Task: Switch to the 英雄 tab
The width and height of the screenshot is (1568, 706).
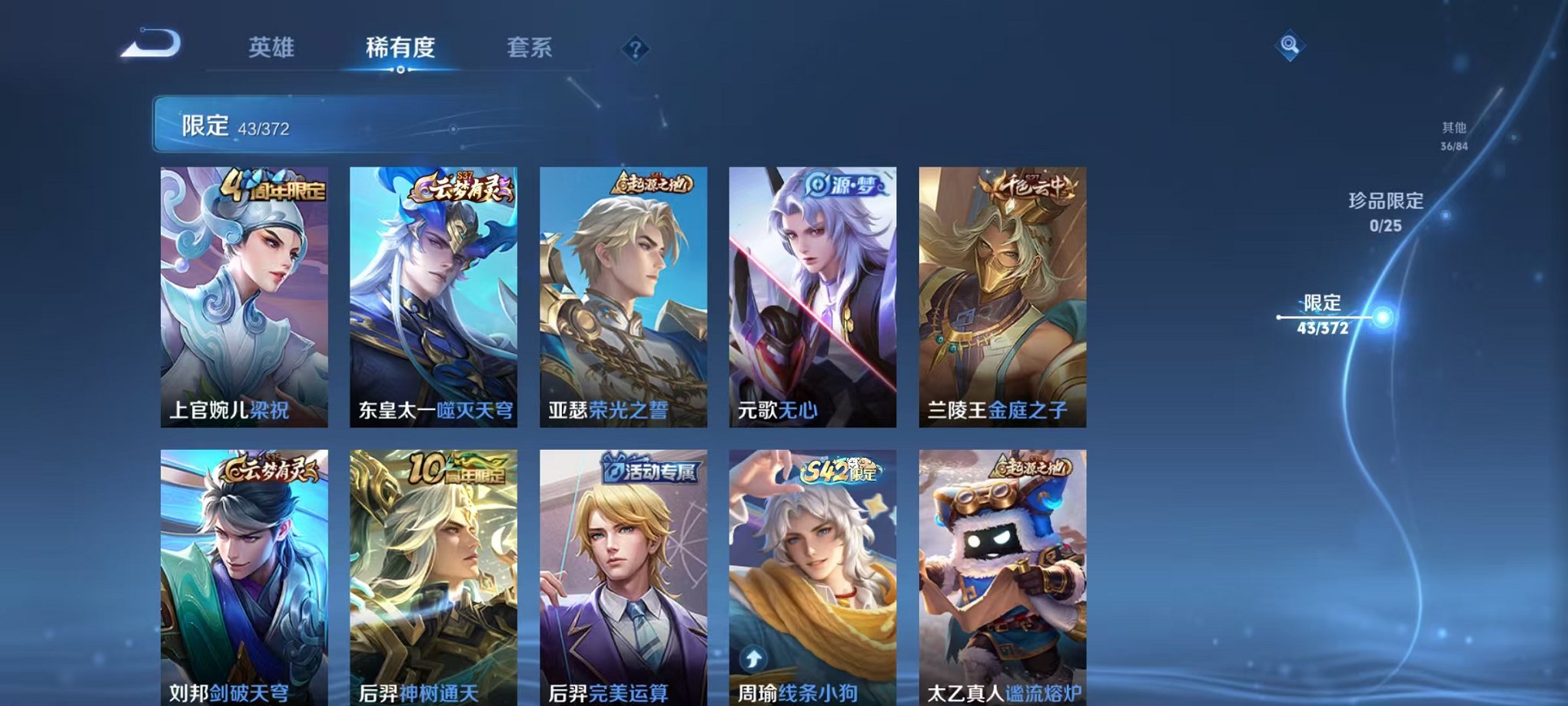Action: pos(273,48)
